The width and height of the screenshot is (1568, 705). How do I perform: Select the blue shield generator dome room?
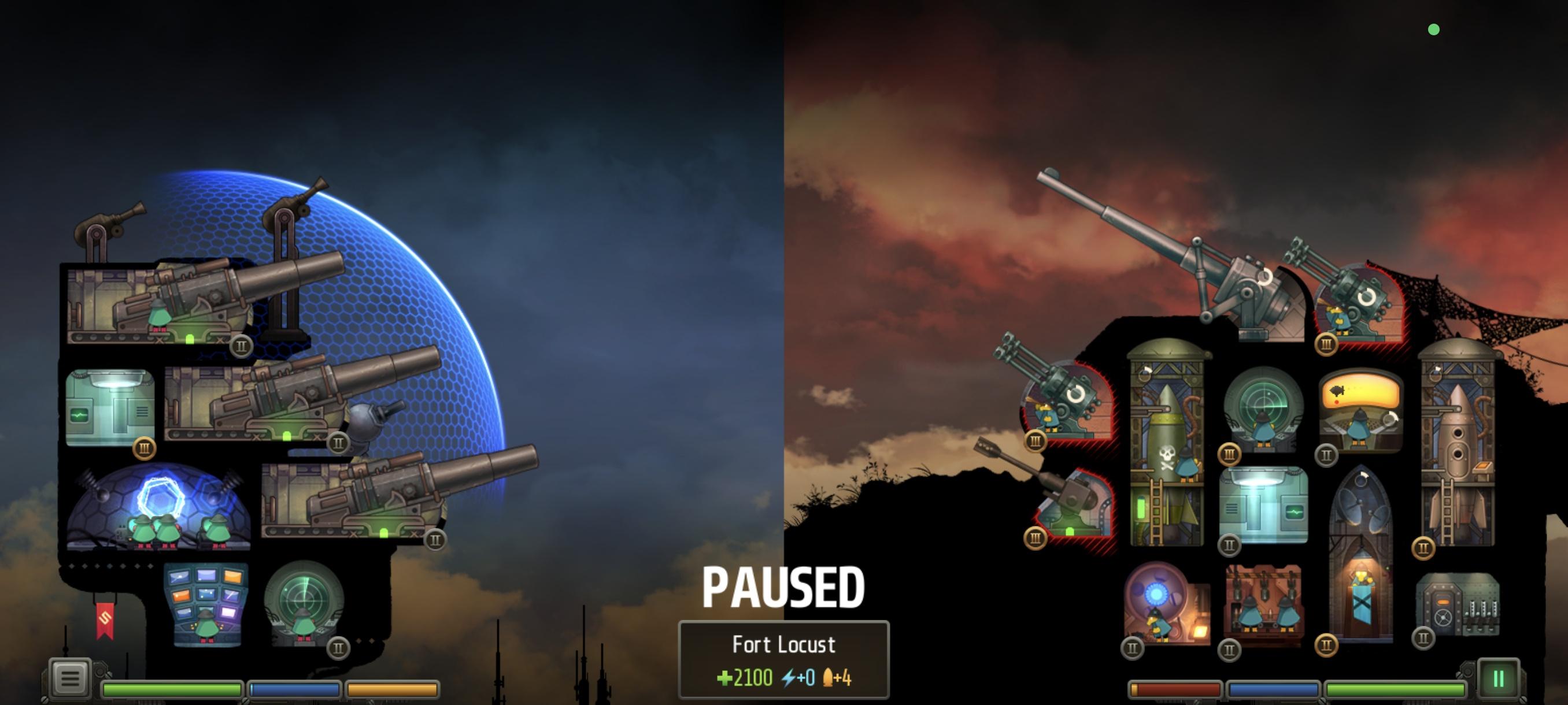158,508
